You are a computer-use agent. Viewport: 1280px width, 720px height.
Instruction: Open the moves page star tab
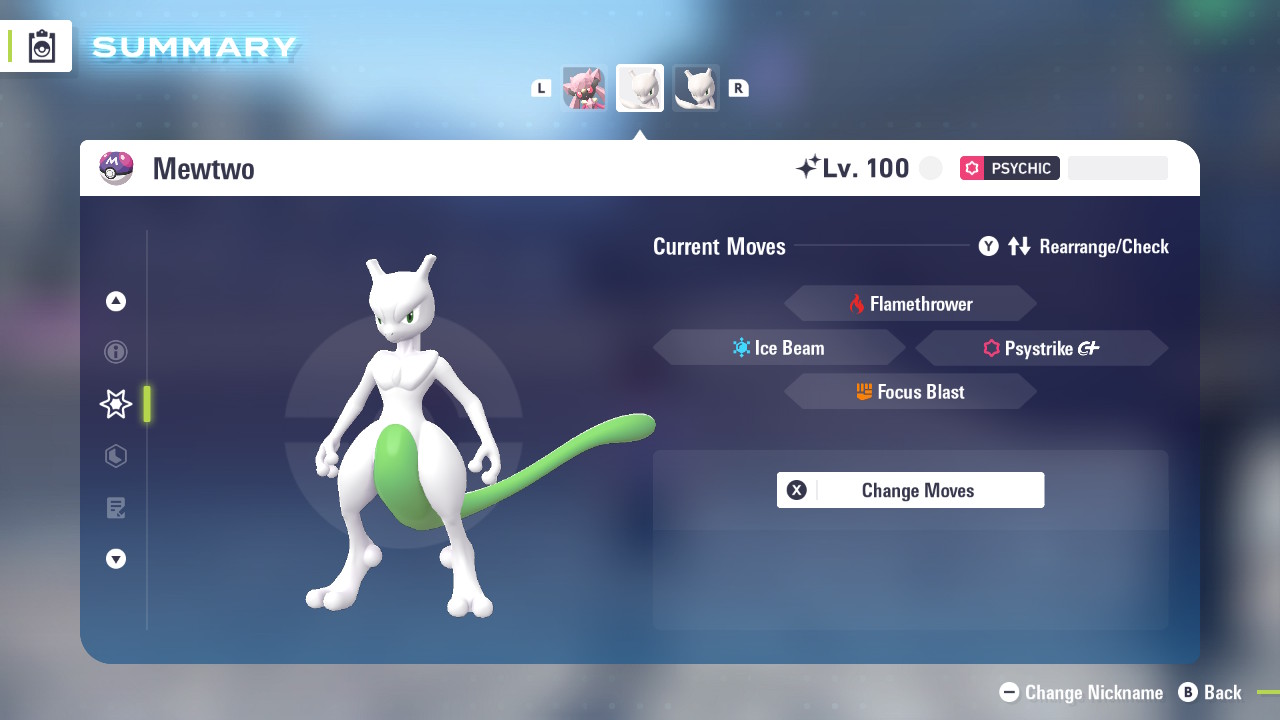116,404
